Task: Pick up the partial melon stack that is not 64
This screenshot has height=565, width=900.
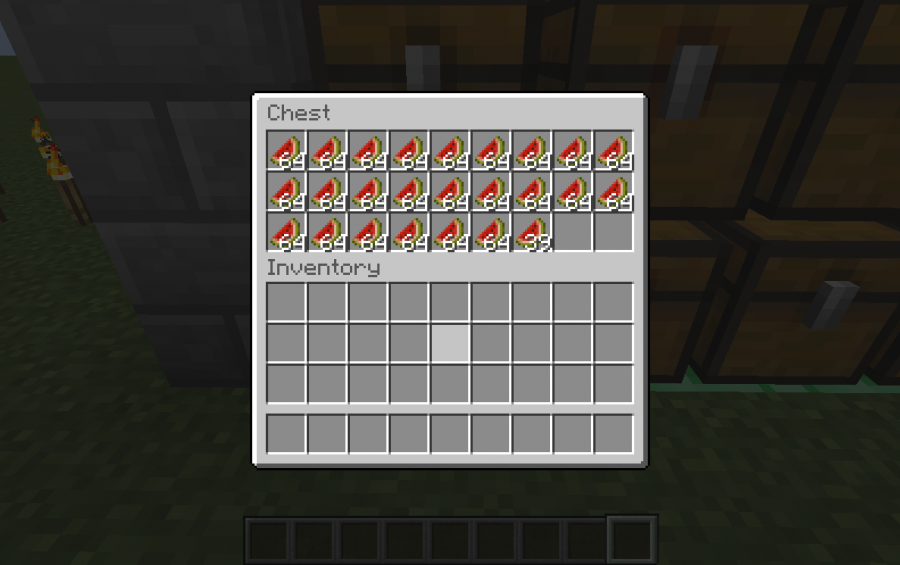Action: click(x=532, y=233)
